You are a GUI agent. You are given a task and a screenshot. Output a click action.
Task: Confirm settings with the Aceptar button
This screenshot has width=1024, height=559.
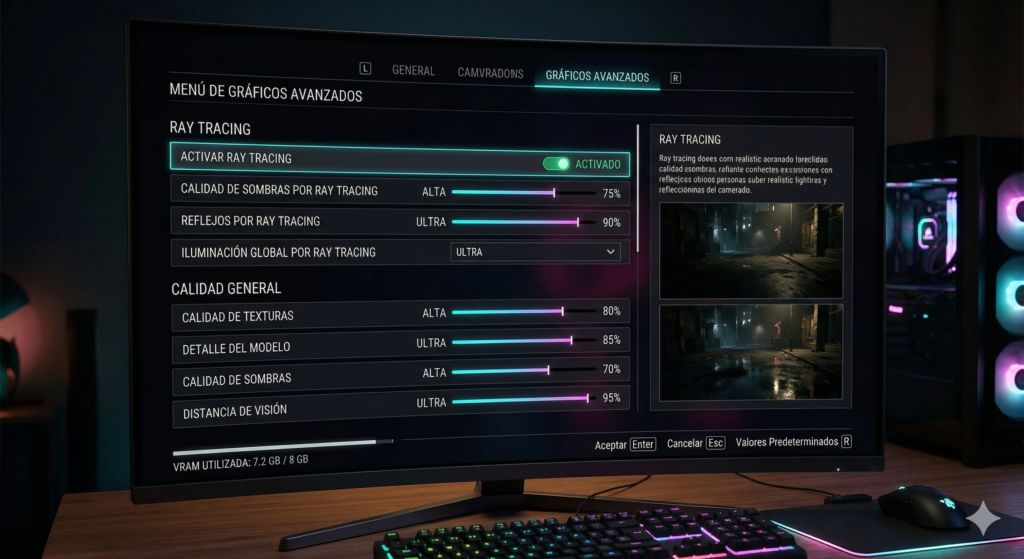(625, 443)
